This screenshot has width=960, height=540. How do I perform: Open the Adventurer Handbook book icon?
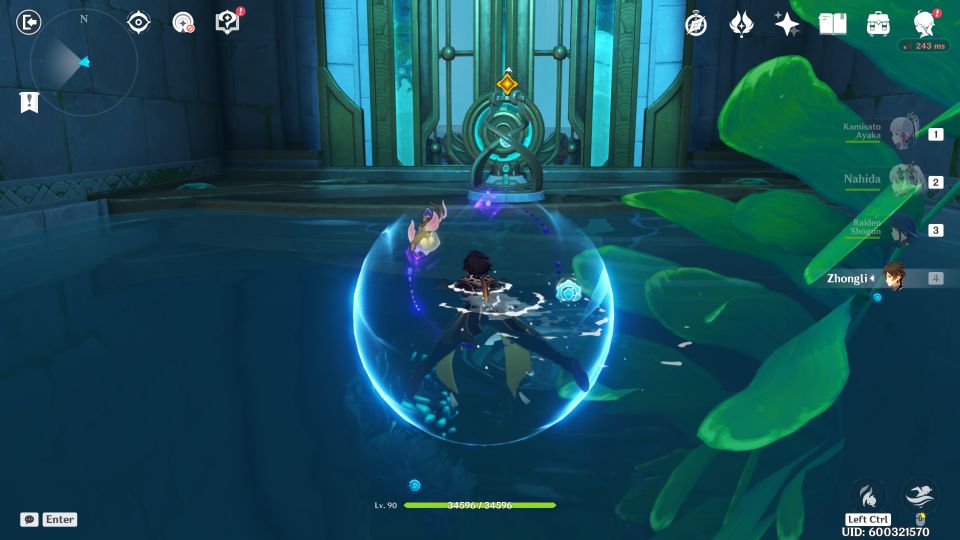(832, 24)
